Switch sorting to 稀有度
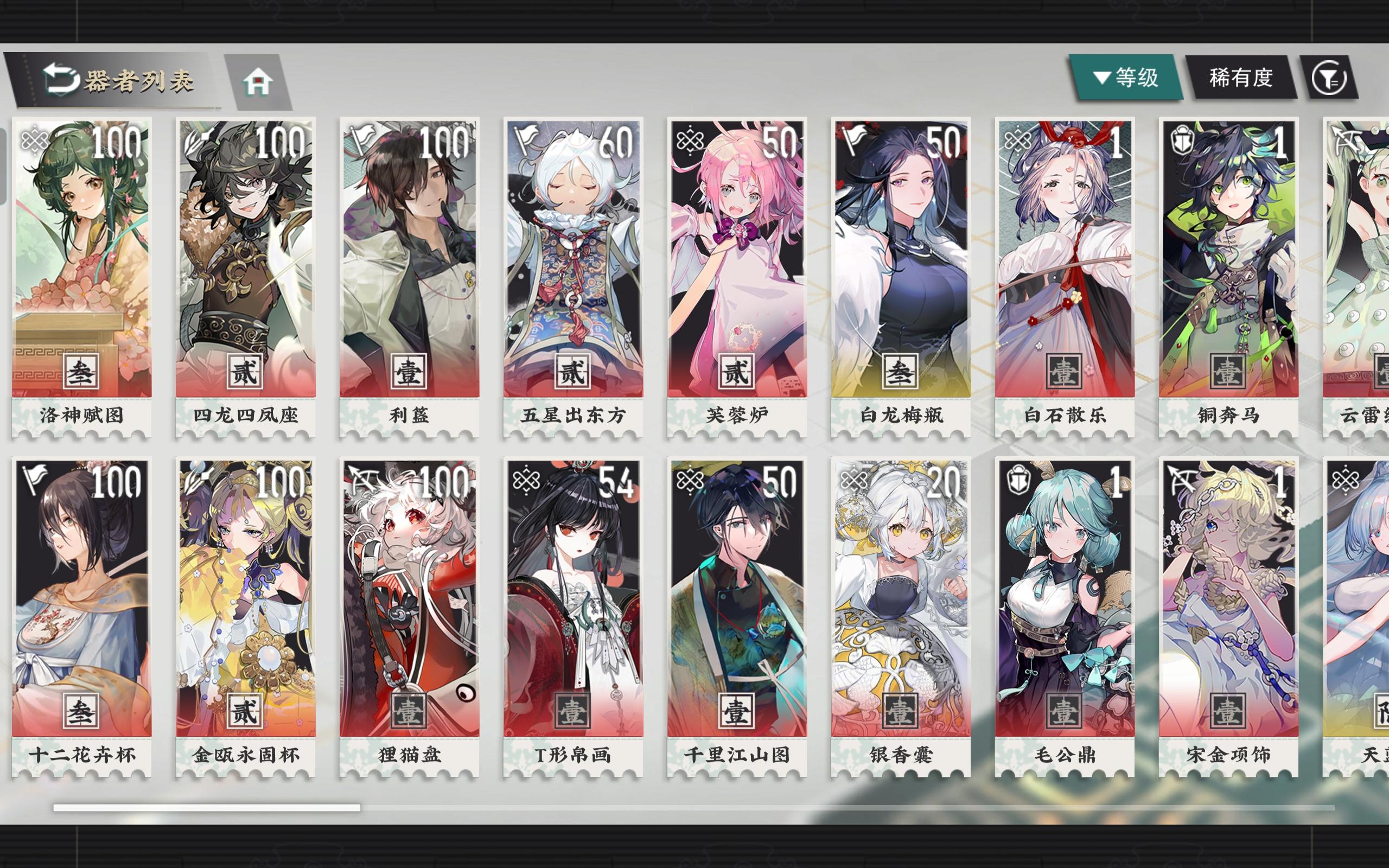The width and height of the screenshot is (1389, 868). coord(1241,77)
